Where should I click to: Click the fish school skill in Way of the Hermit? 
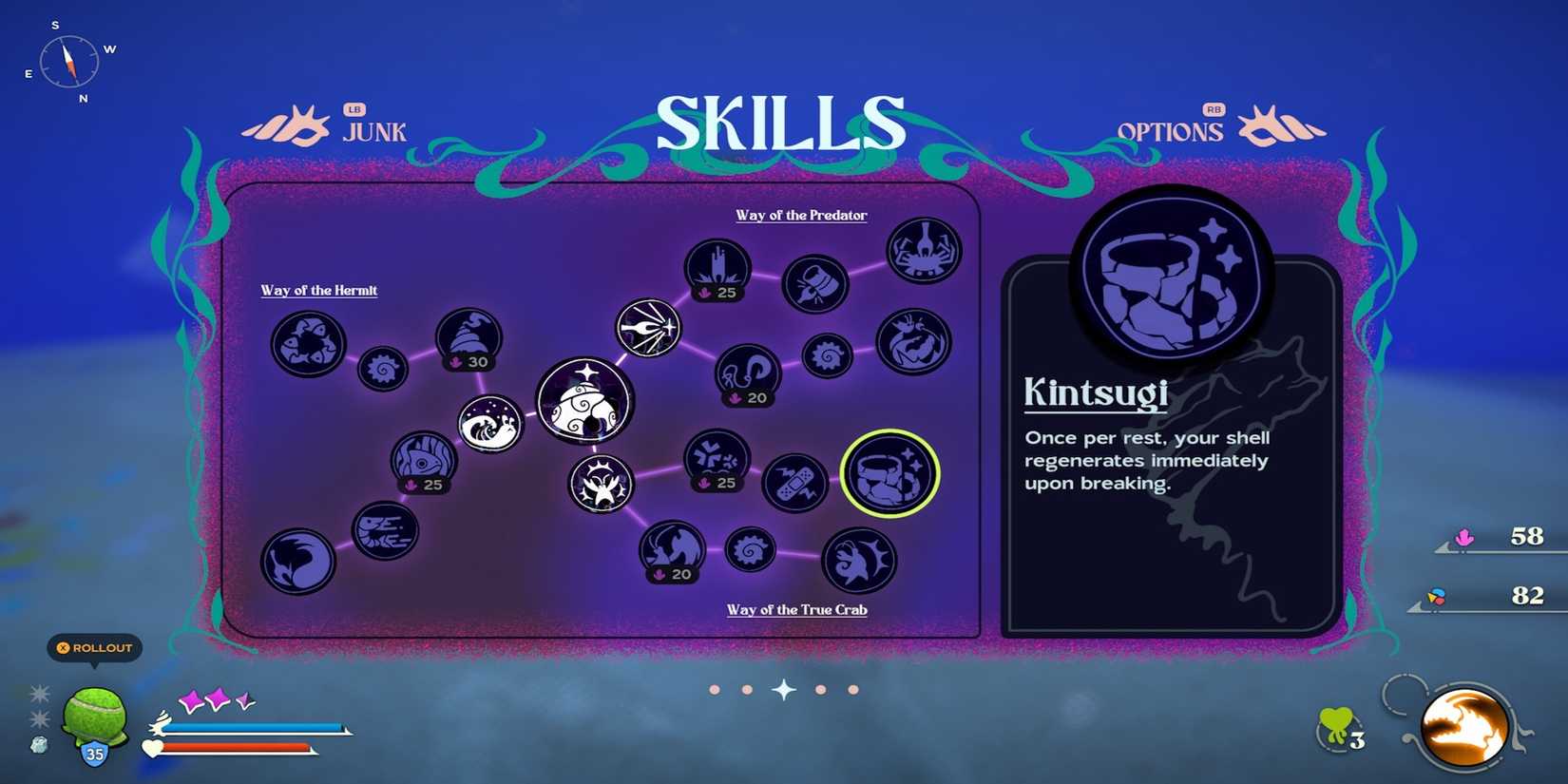coord(306,345)
